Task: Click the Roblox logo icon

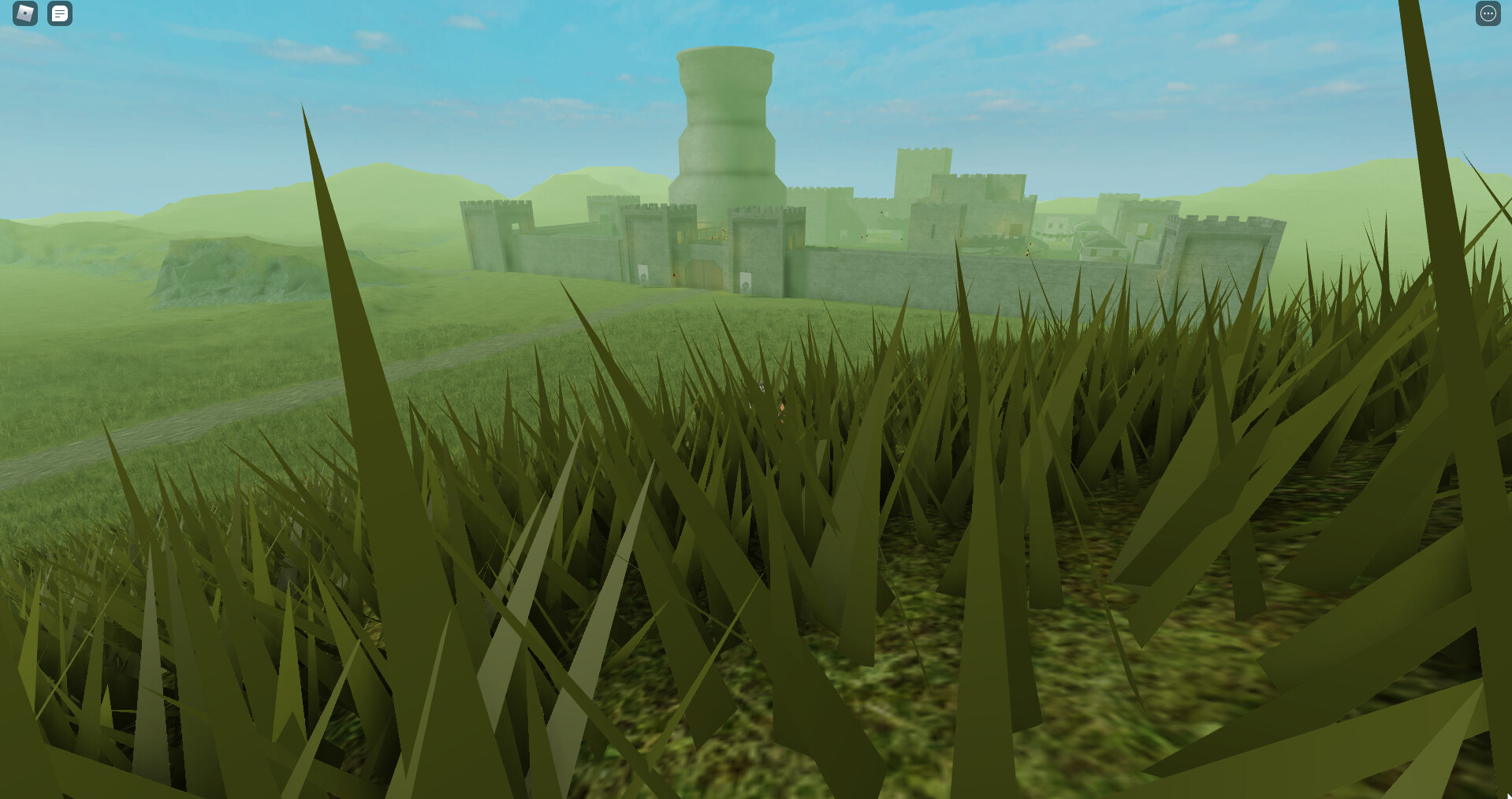Action: point(25,13)
